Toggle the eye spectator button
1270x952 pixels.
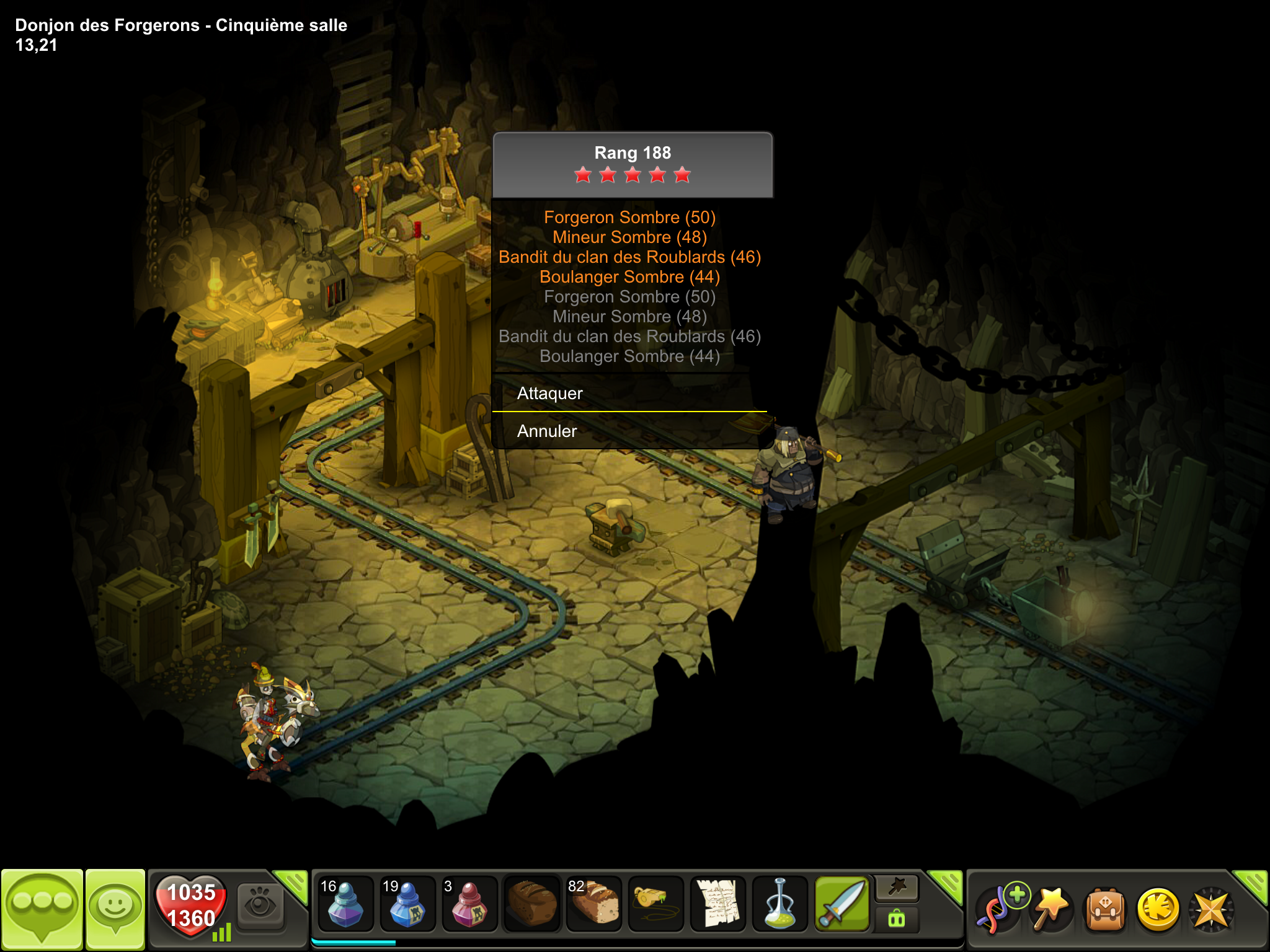click(260, 904)
